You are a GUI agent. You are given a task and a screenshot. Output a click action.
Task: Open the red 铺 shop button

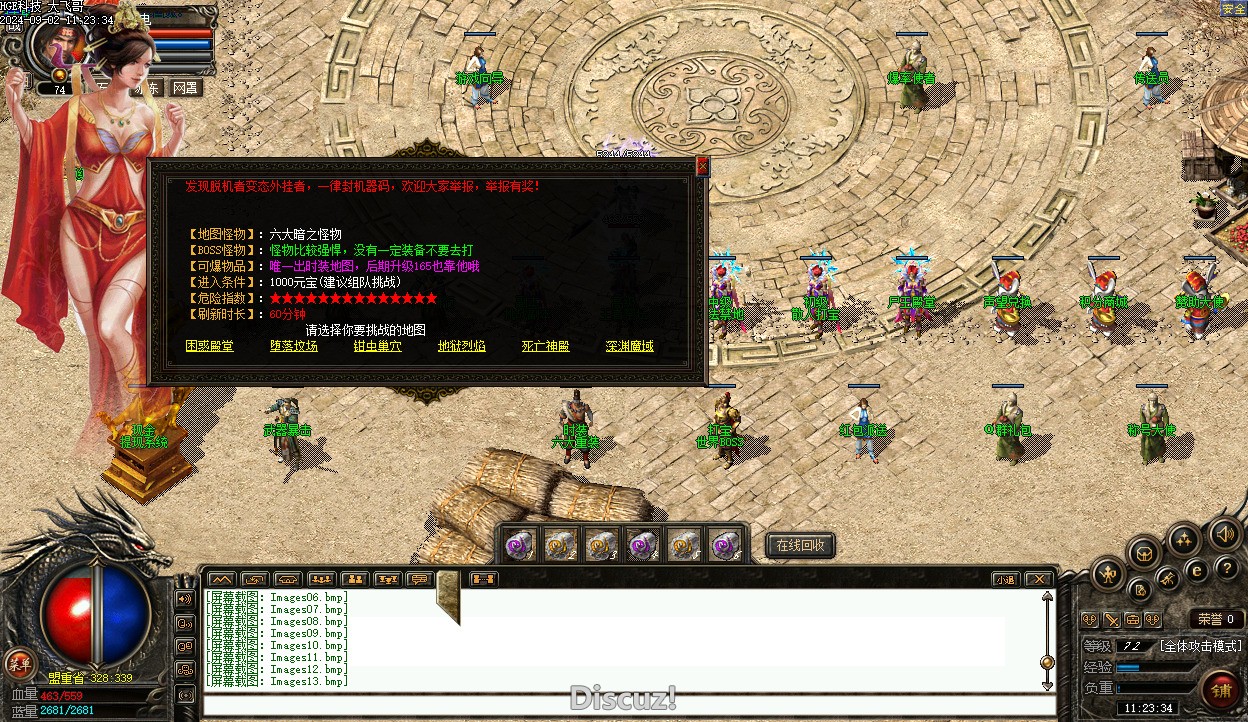click(x=1221, y=689)
